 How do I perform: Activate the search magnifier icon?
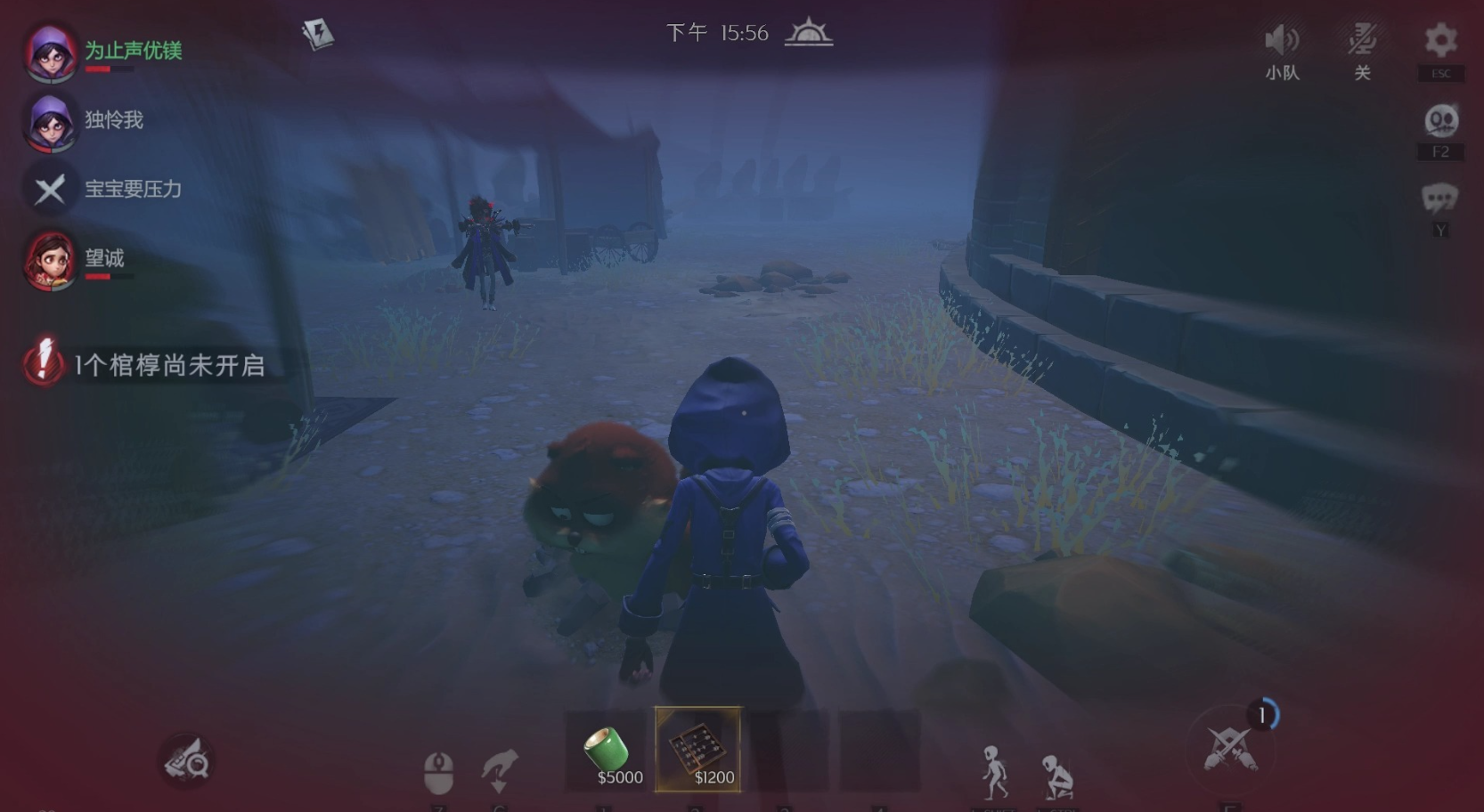point(187,761)
